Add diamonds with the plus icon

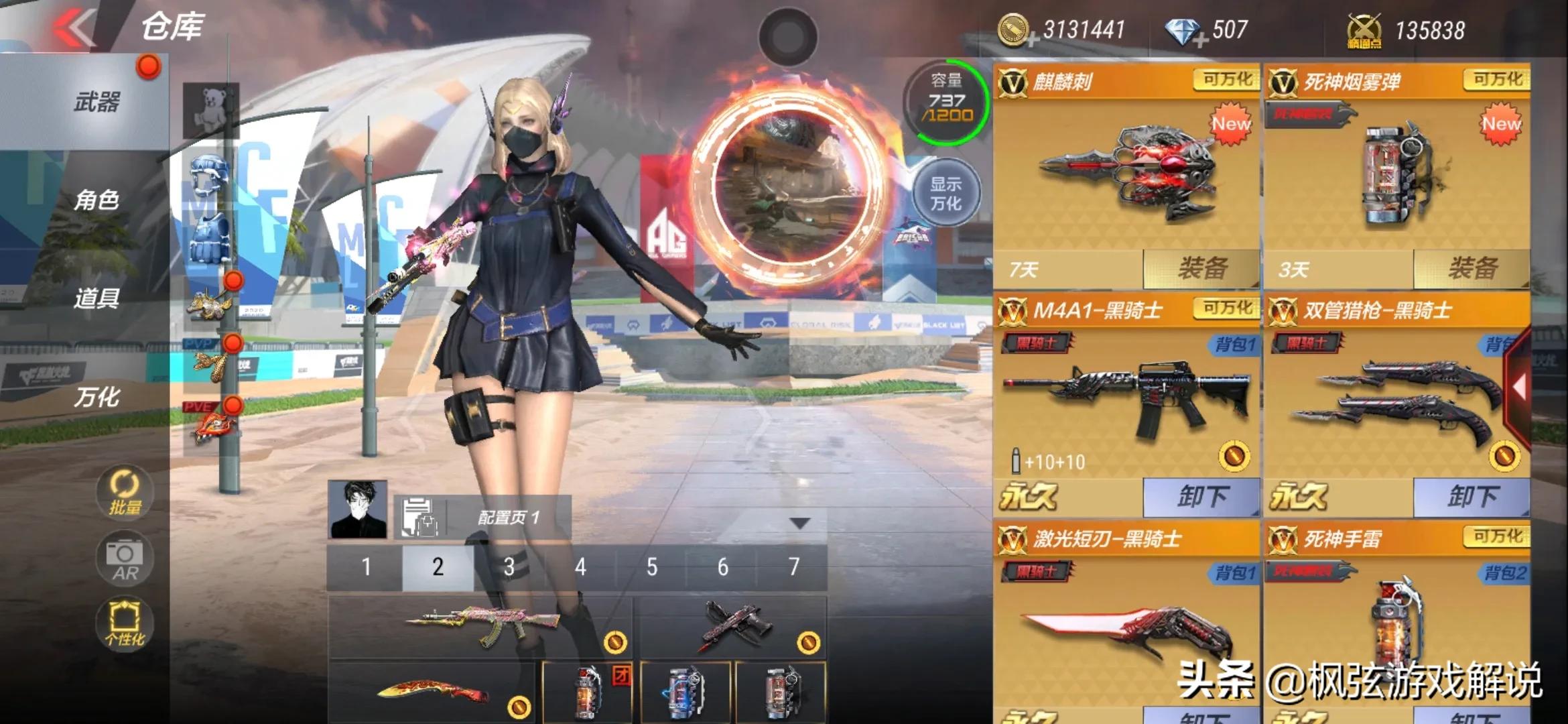1201,40
